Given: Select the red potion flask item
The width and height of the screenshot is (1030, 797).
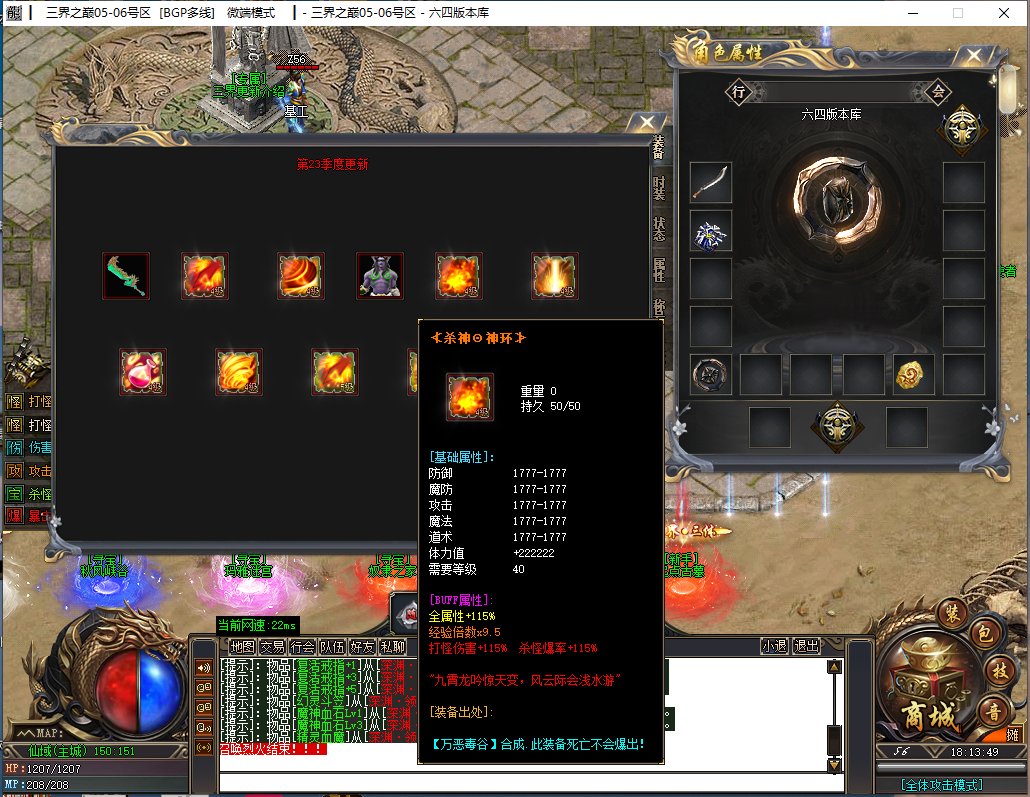Looking at the screenshot, I should (142, 372).
